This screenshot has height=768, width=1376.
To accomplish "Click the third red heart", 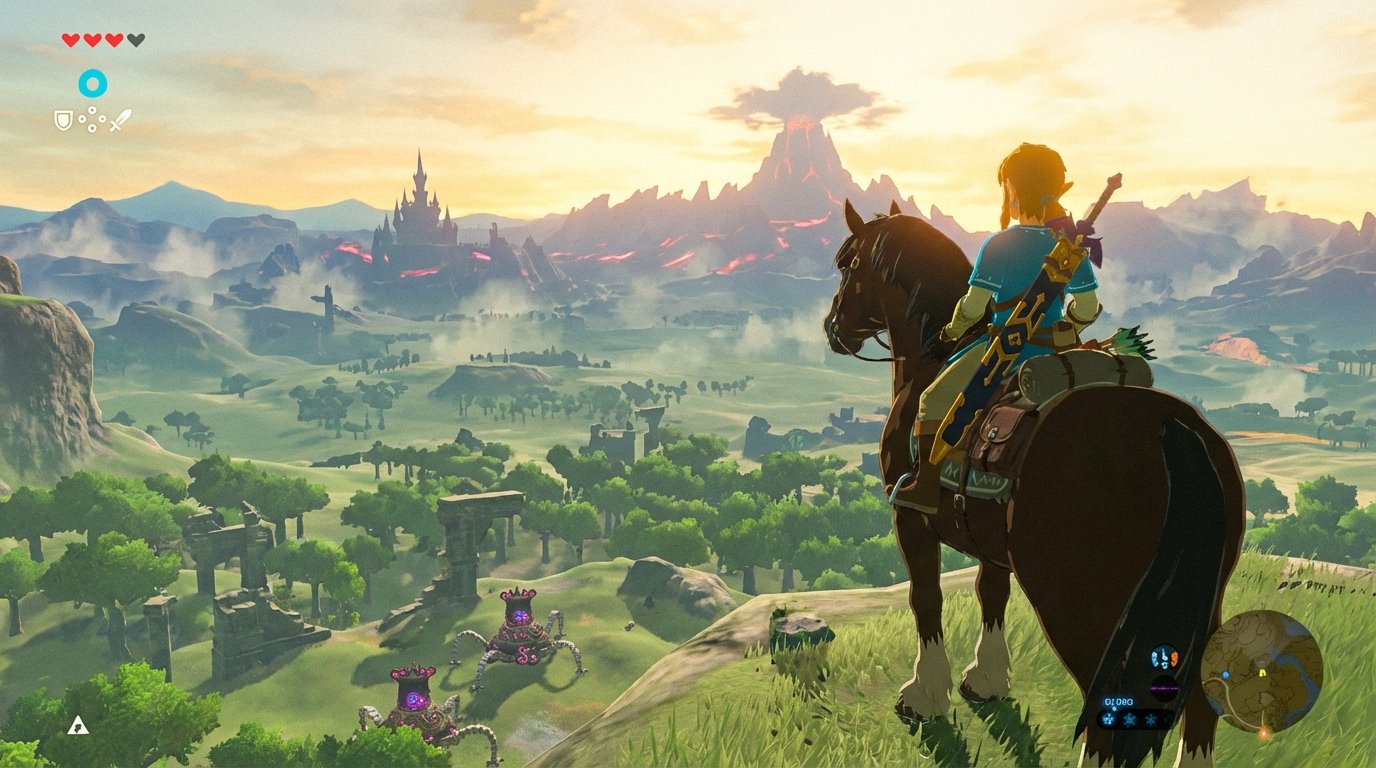I will [x=113, y=39].
